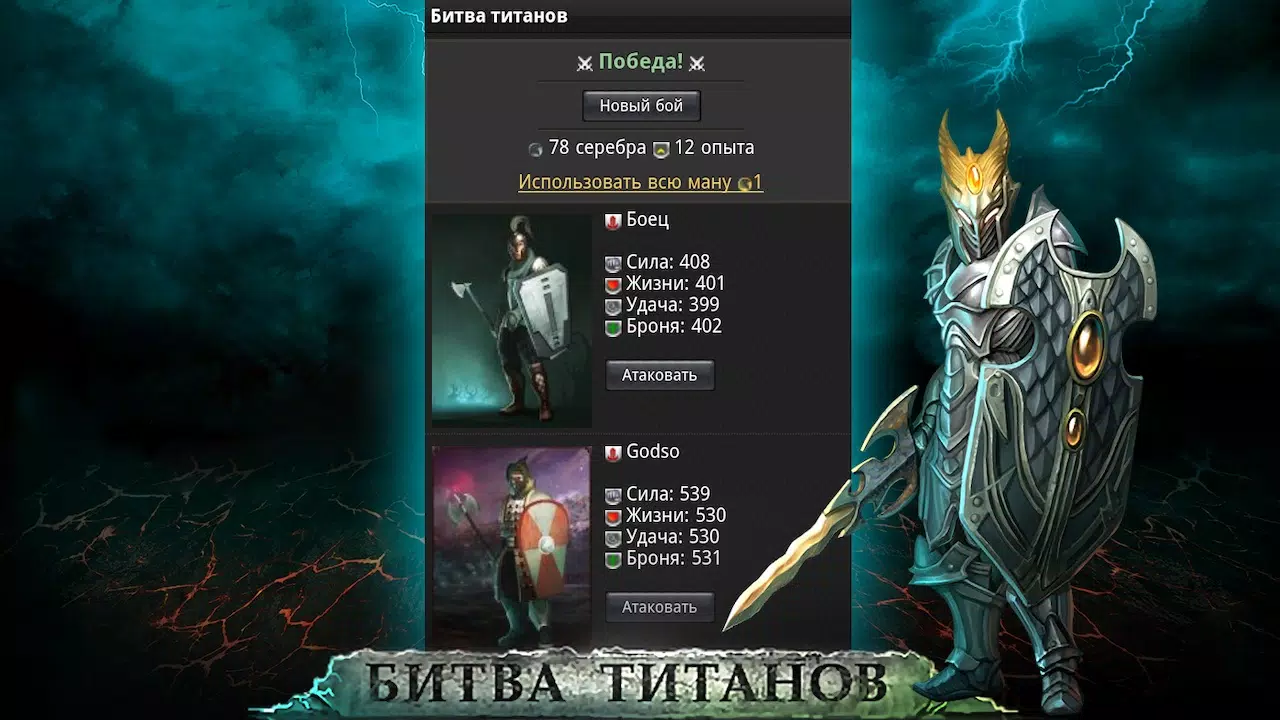
Task: Attack the enemy named Боец
Action: pos(659,375)
